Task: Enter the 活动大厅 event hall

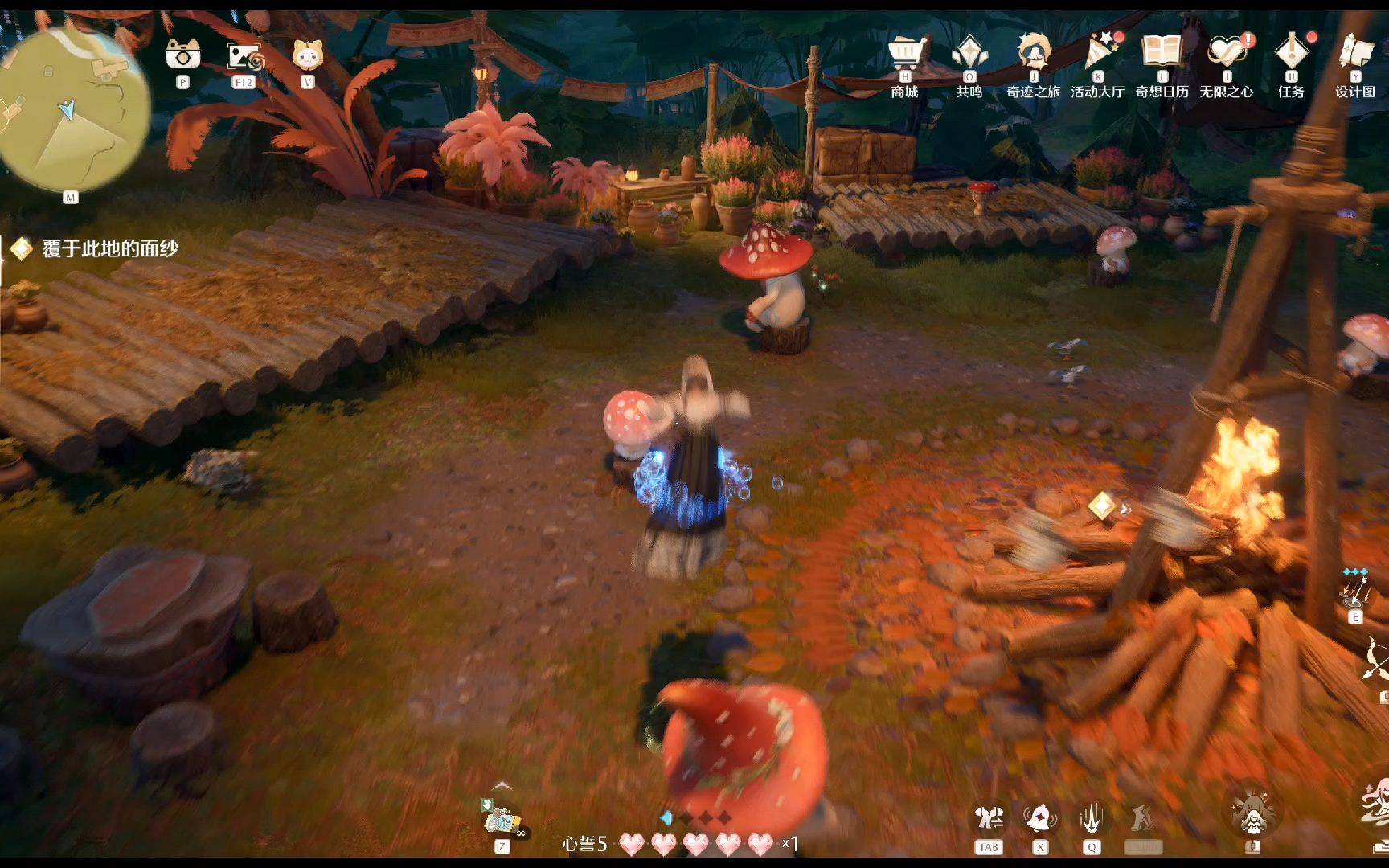Action: click(1097, 54)
